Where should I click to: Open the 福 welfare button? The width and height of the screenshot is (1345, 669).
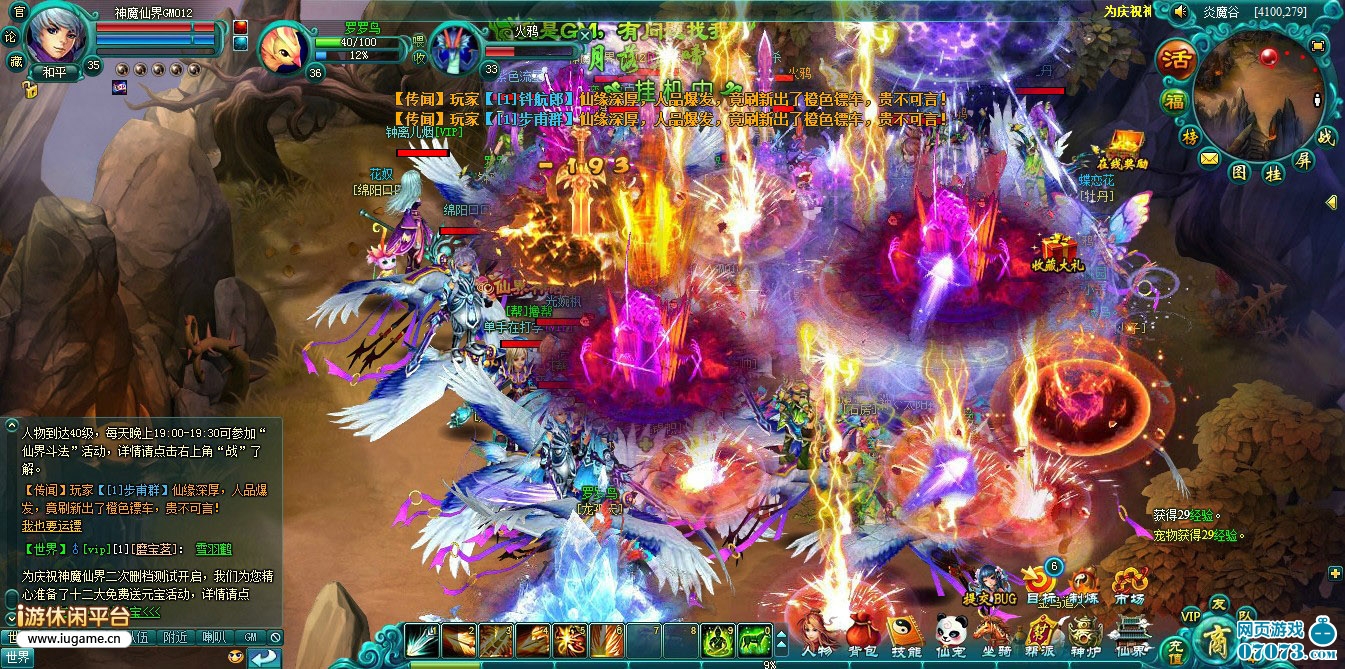click(1174, 101)
